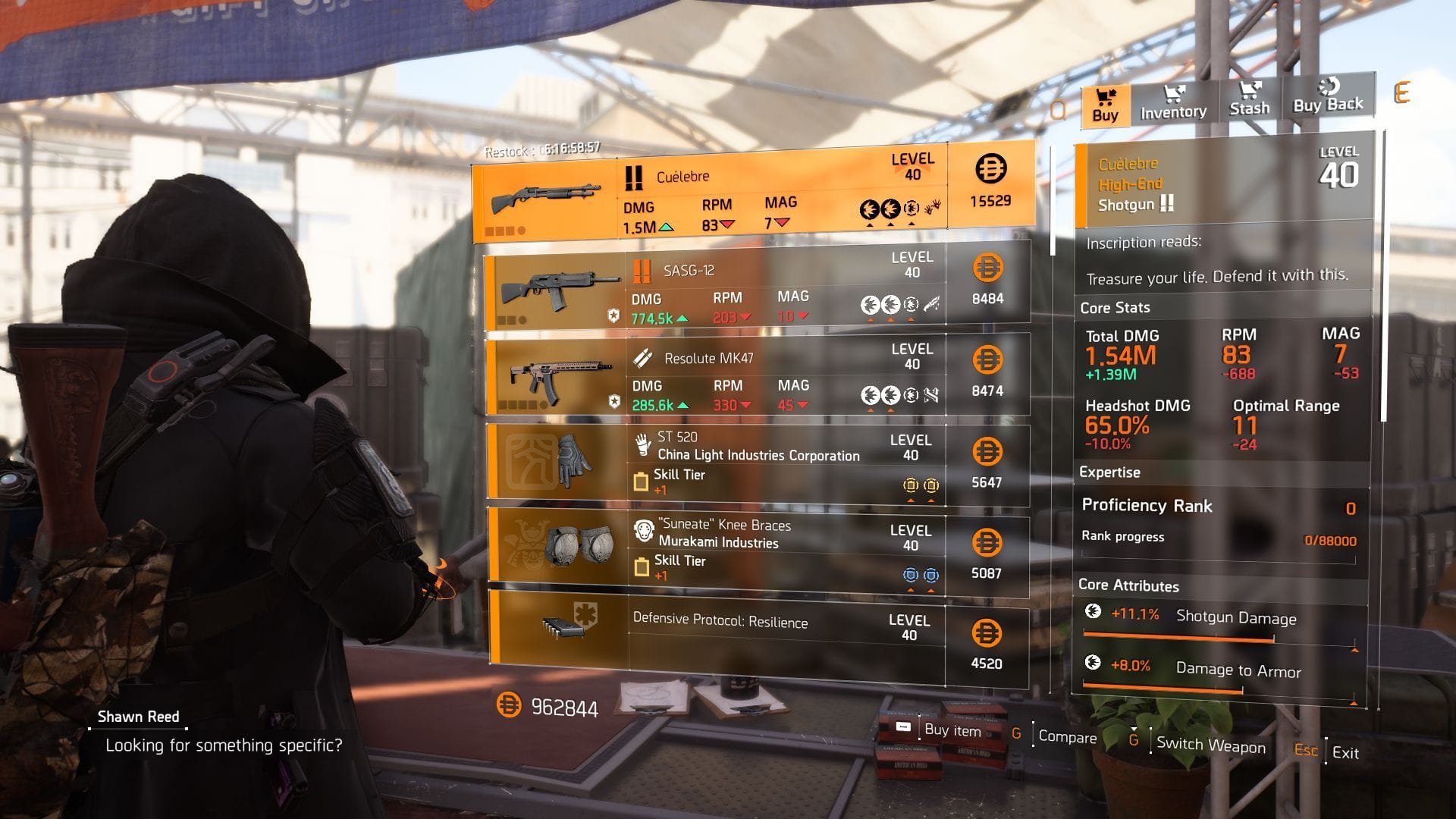The height and width of the screenshot is (819, 1456).
Task: Click the hand talent icon on the Cuélebre row
Action: pos(933,206)
